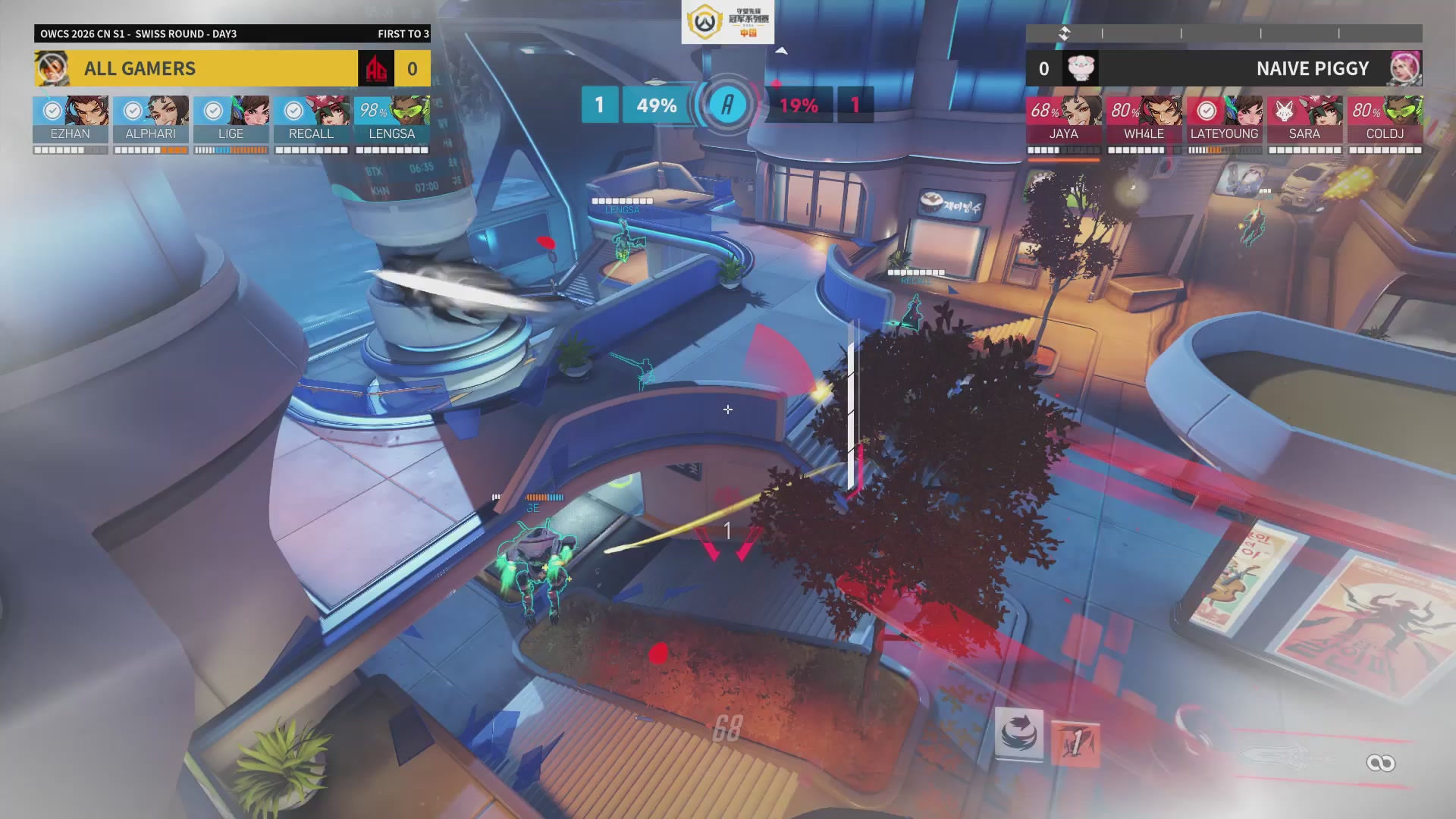The width and height of the screenshot is (1456, 819).
Task: Activate the grey swirl ability icon
Action: click(x=1019, y=733)
